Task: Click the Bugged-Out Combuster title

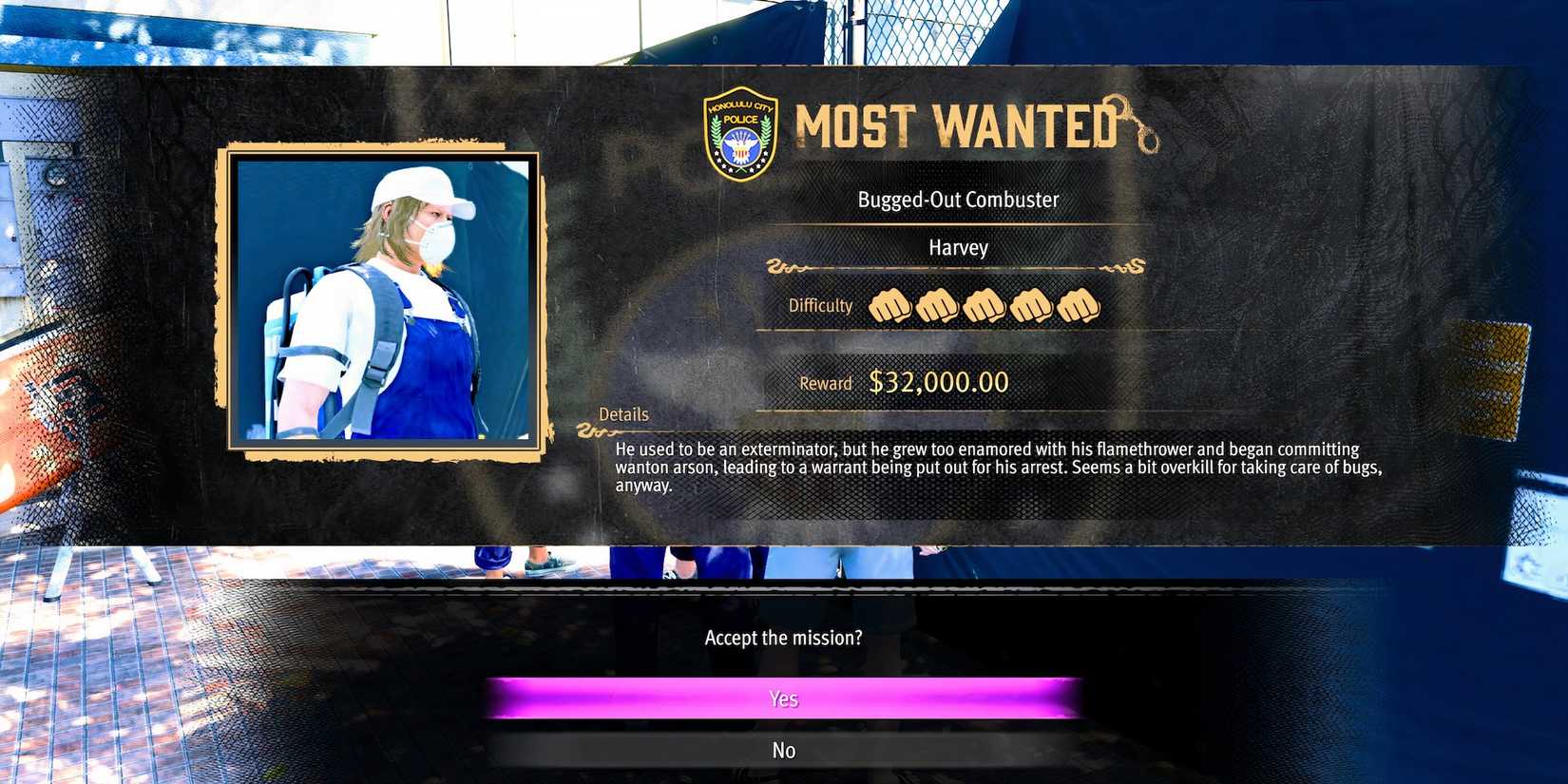Action: click(x=958, y=200)
